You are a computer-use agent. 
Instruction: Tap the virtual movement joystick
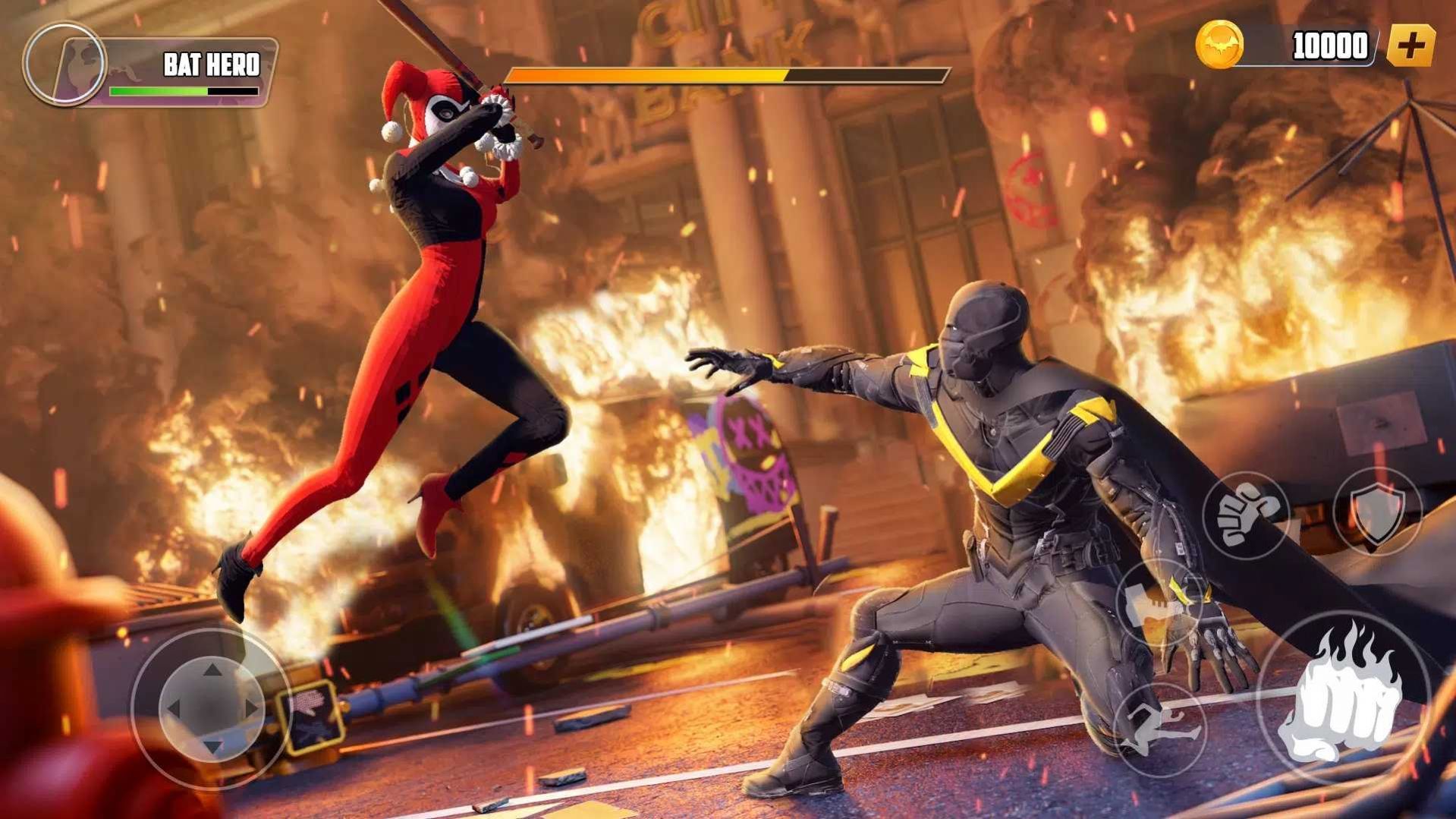coord(212,707)
